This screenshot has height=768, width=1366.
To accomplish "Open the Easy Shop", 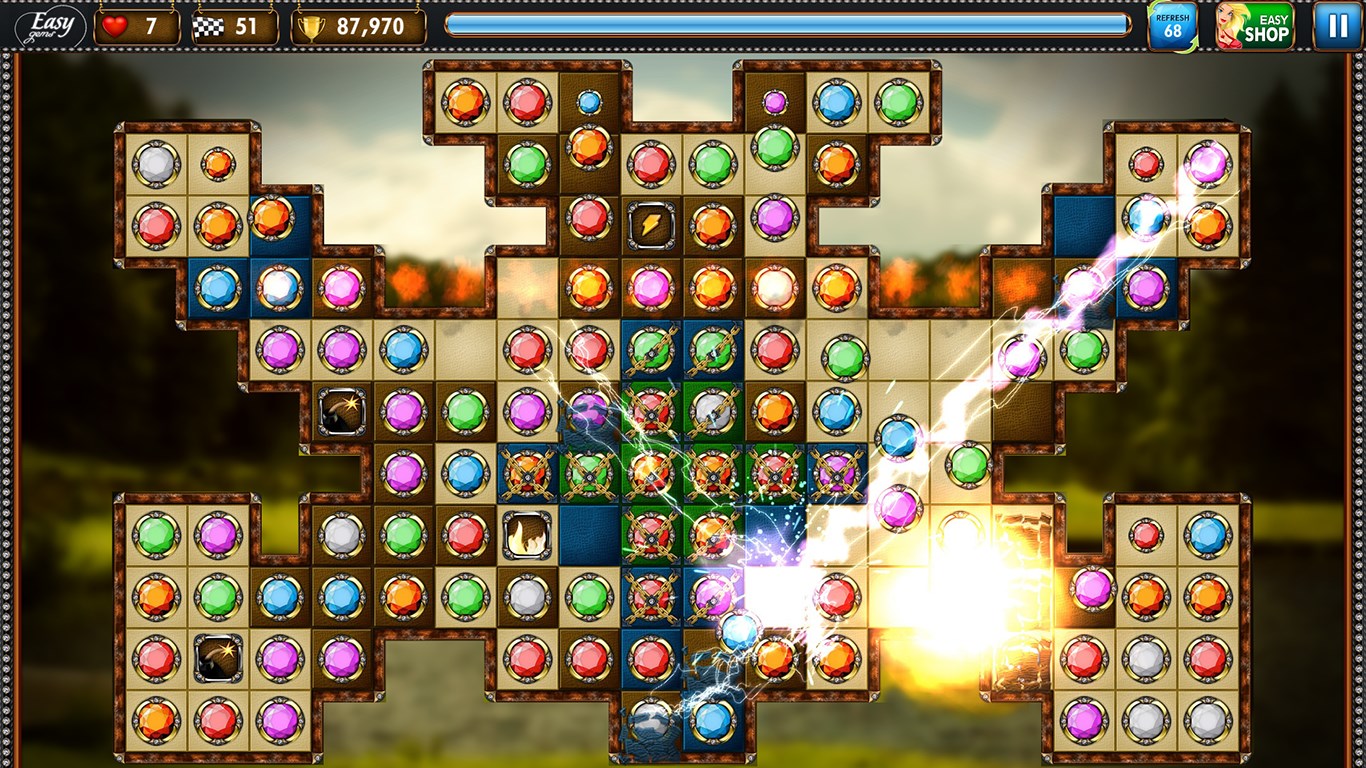I will click(x=1255, y=26).
